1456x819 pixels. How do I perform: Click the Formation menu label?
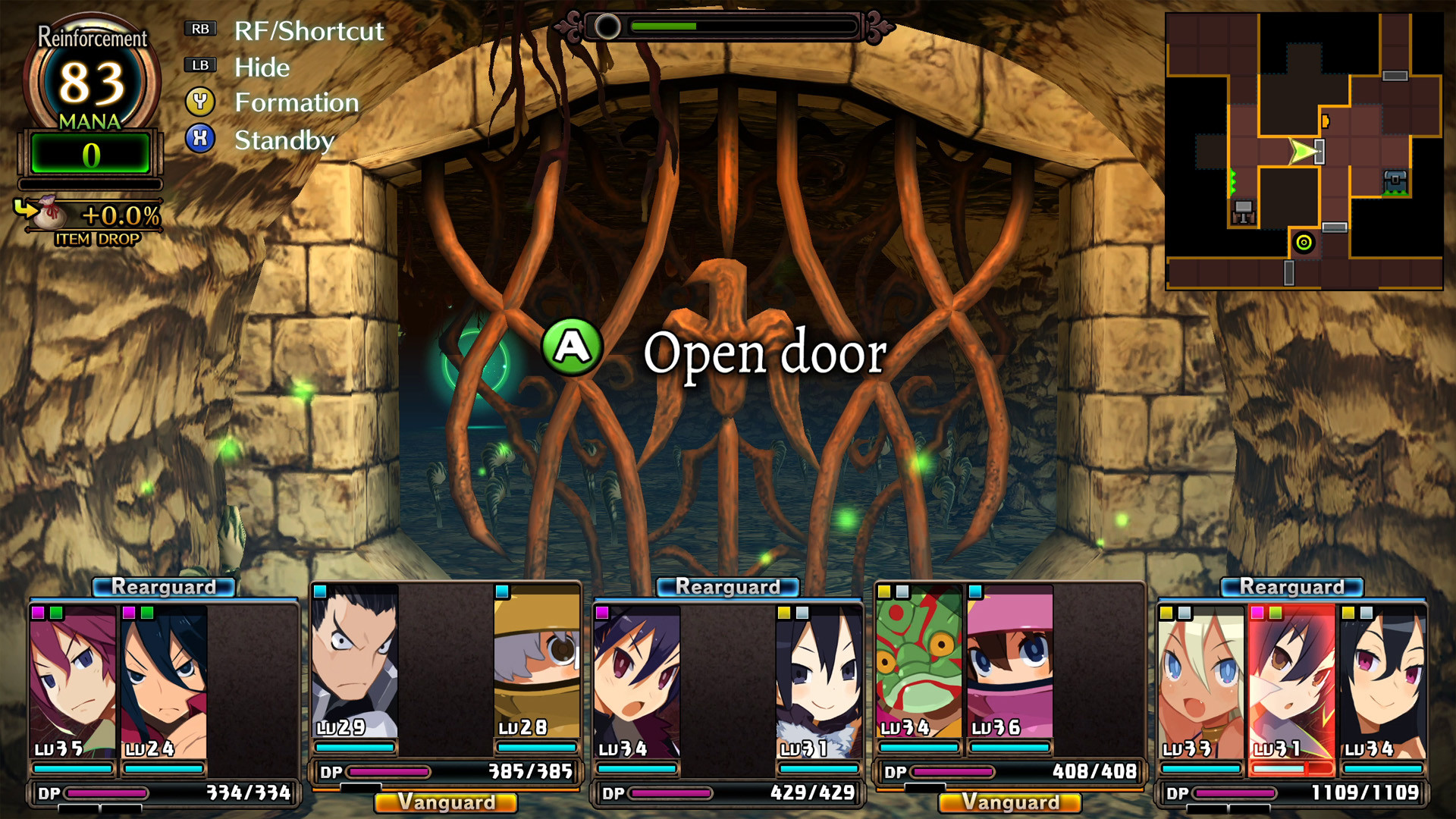point(297,102)
